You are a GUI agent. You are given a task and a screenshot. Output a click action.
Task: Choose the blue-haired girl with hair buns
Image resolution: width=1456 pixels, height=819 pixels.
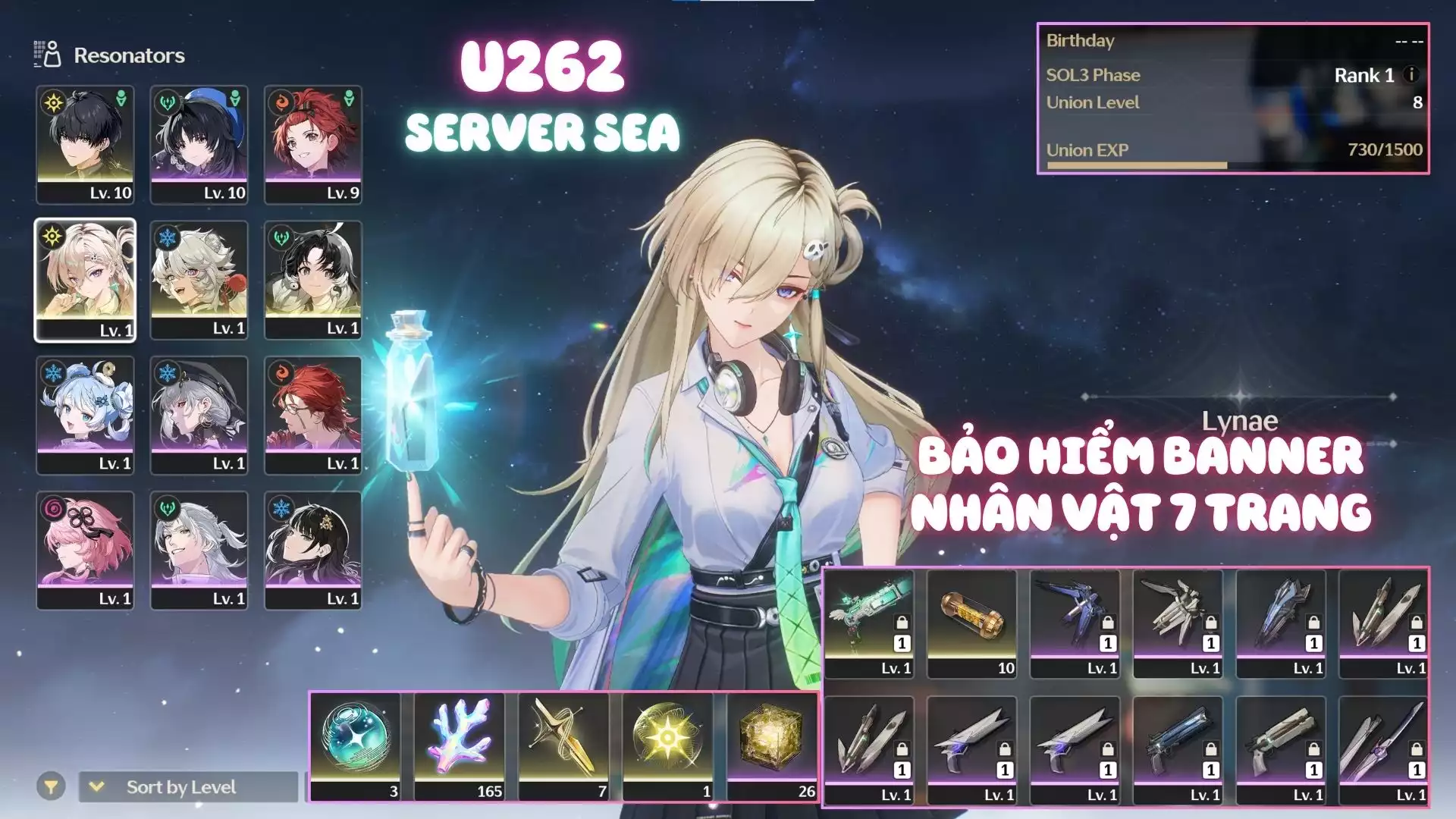(85, 414)
